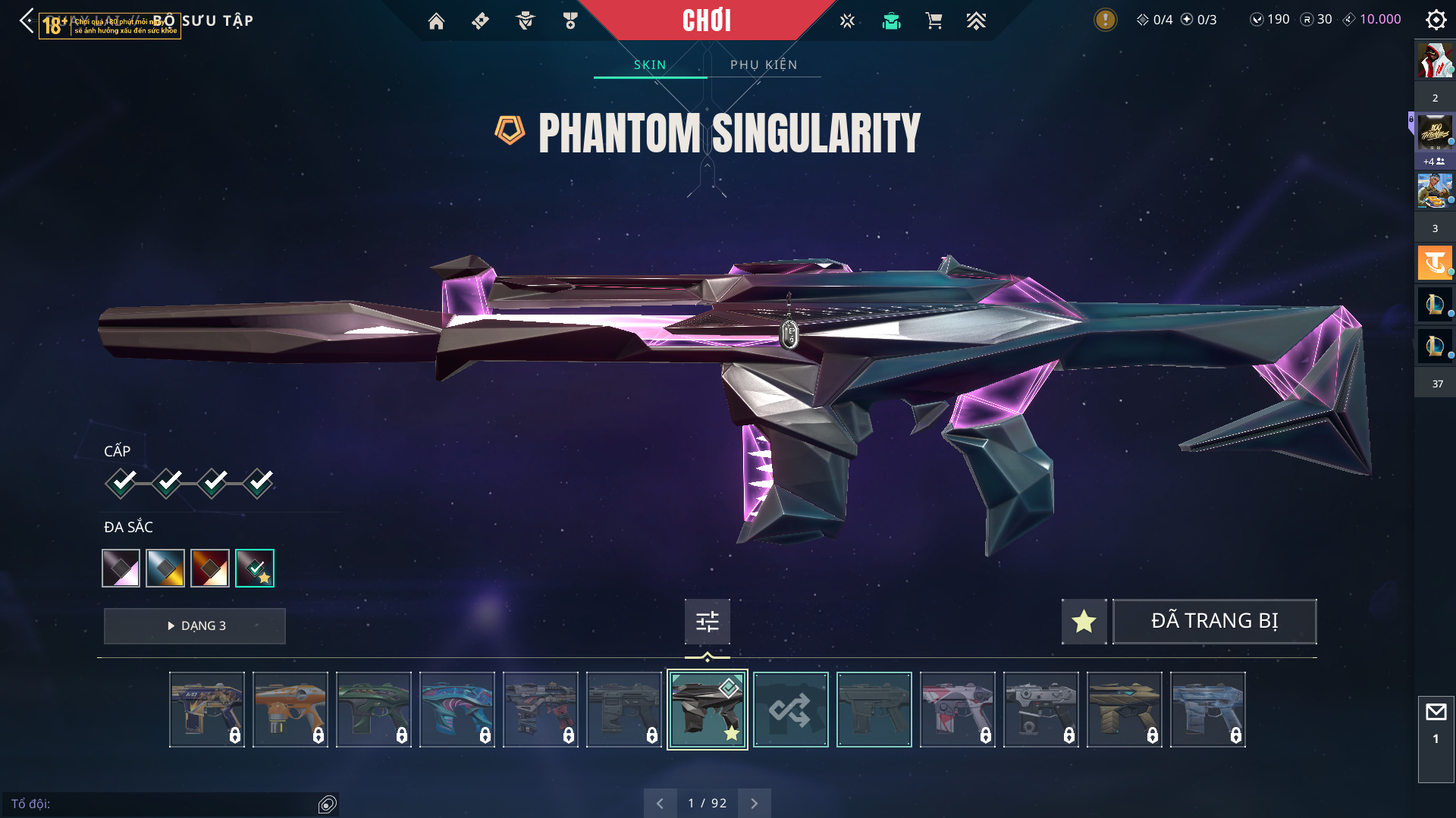Viewport: 1456px width, 818px height.
Task: Select the SKIN tab
Action: [650, 64]
